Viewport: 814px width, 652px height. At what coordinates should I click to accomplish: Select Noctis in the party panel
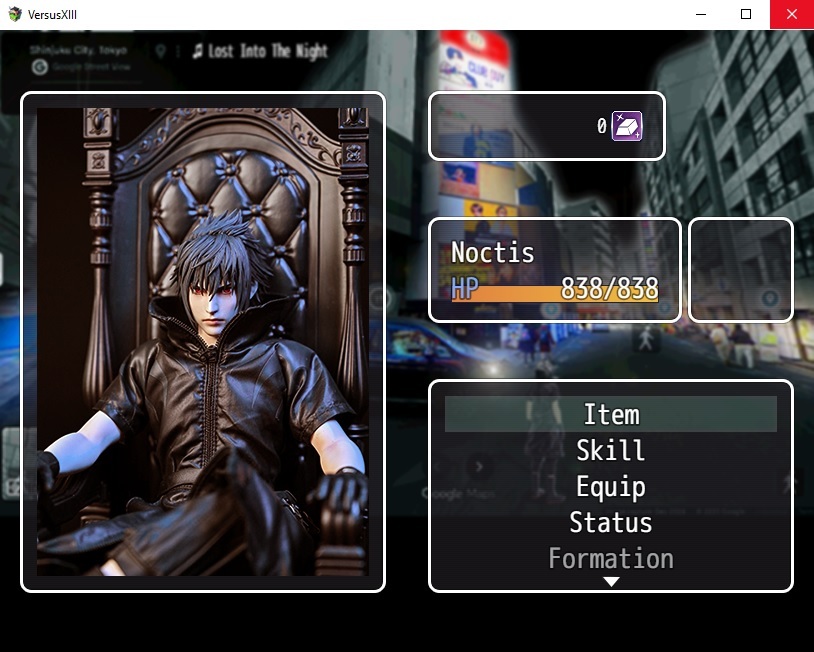point(555,270)
